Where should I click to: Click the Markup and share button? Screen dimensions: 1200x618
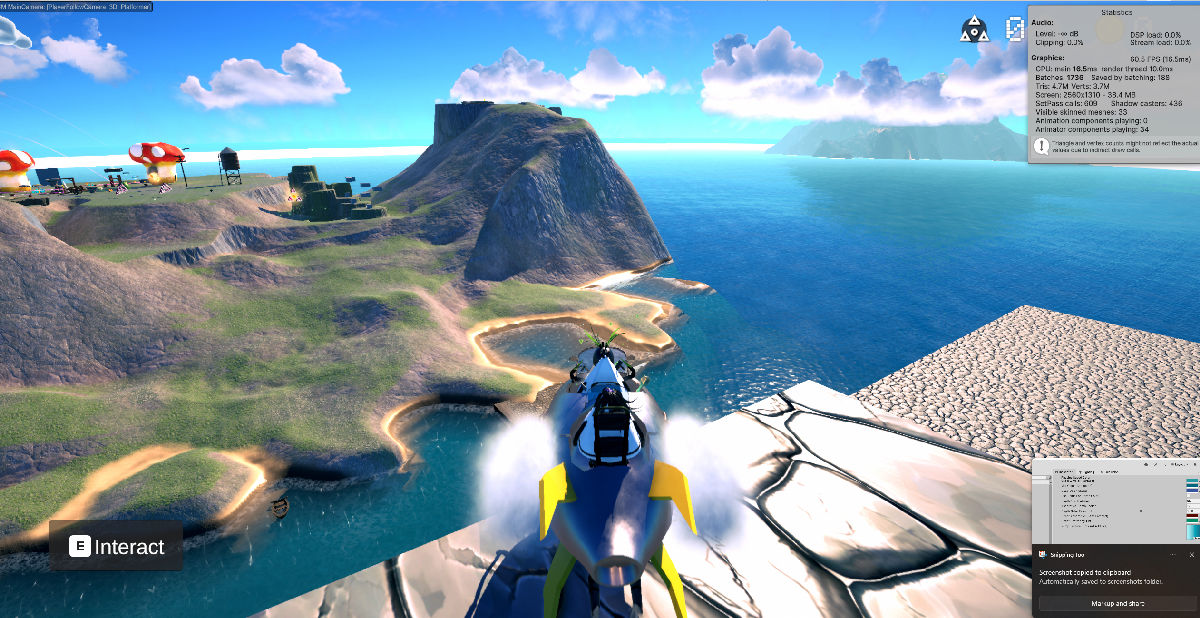coord(1116,604)
